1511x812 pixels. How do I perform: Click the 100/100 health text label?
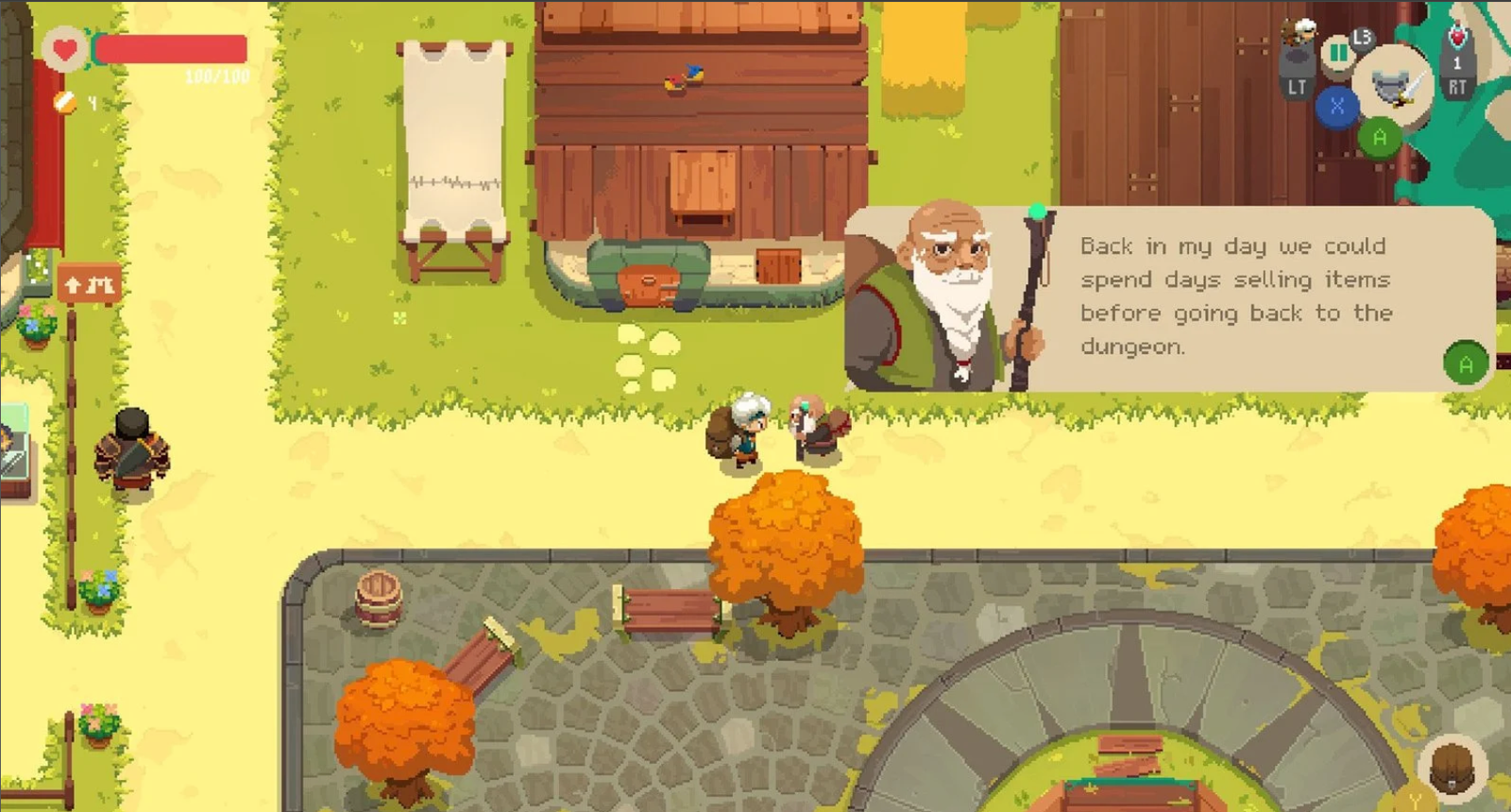(217, 76)
